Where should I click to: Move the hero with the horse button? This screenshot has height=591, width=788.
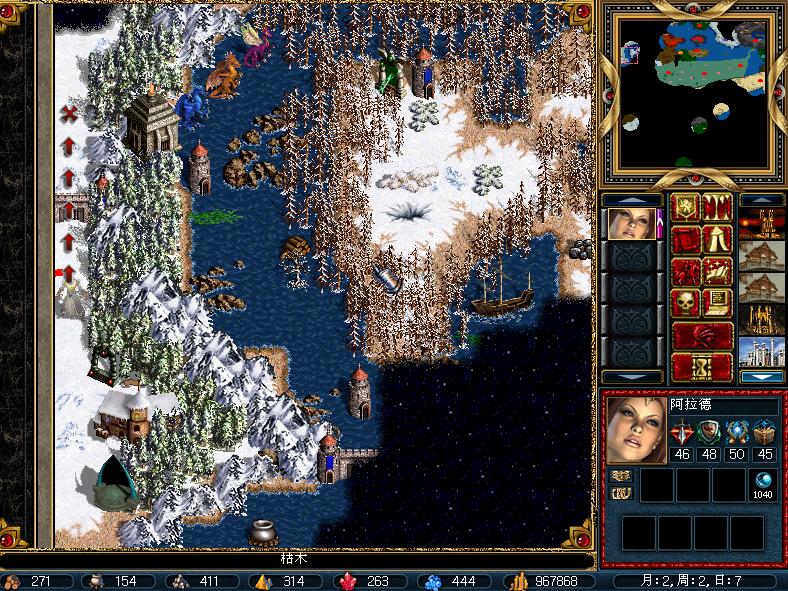pyautogui.click(x=686, y=272)
